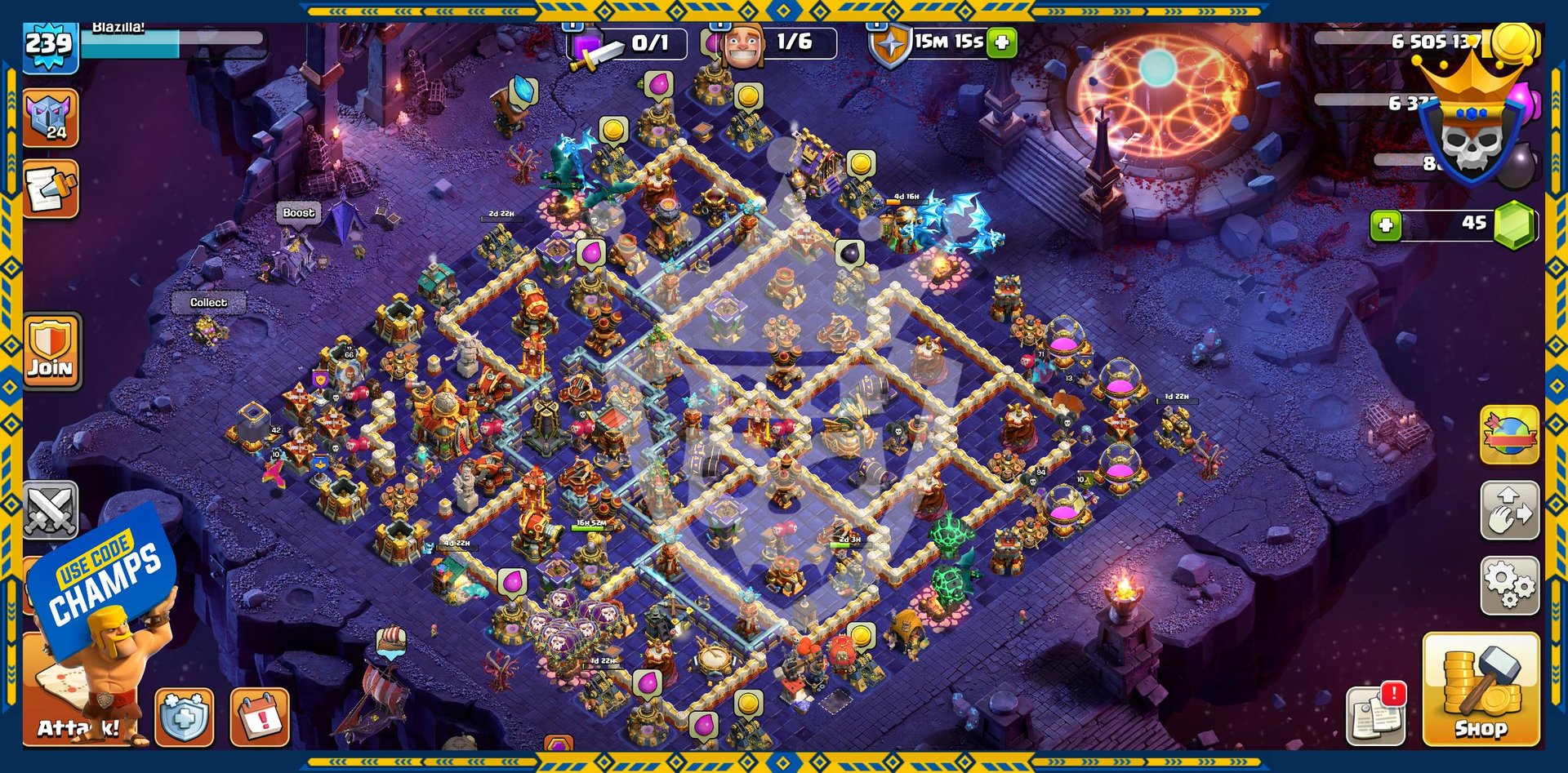Open the crossed swords icon
Viewport: 1568px width, 773px height.
coord(51,510)
